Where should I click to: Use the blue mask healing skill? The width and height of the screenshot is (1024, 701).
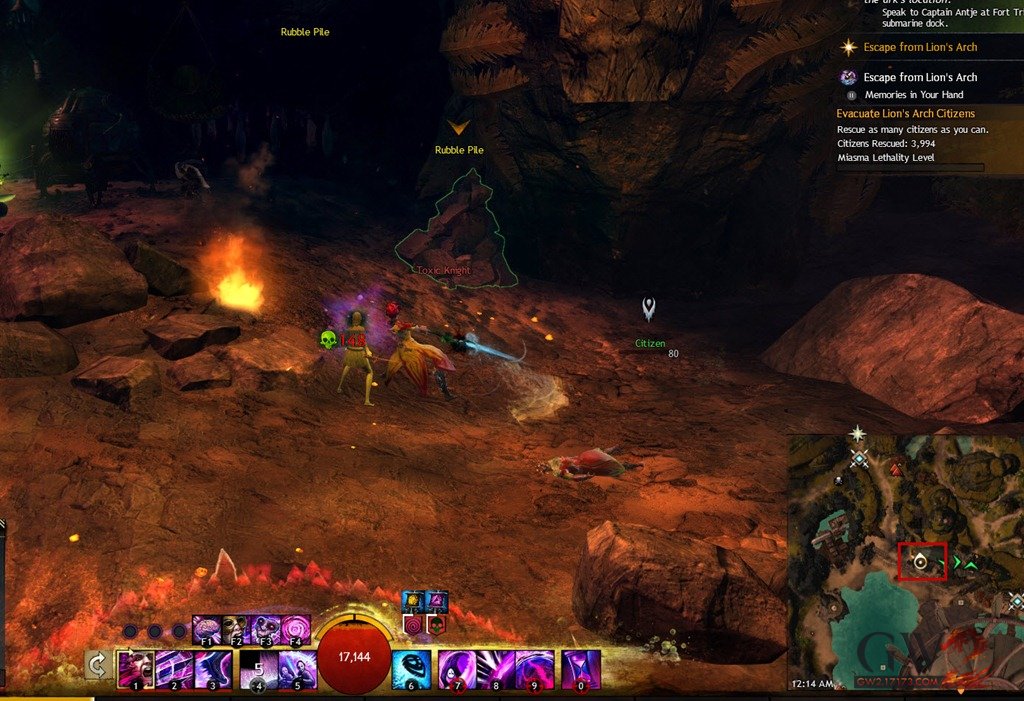(x=410, y=669)
